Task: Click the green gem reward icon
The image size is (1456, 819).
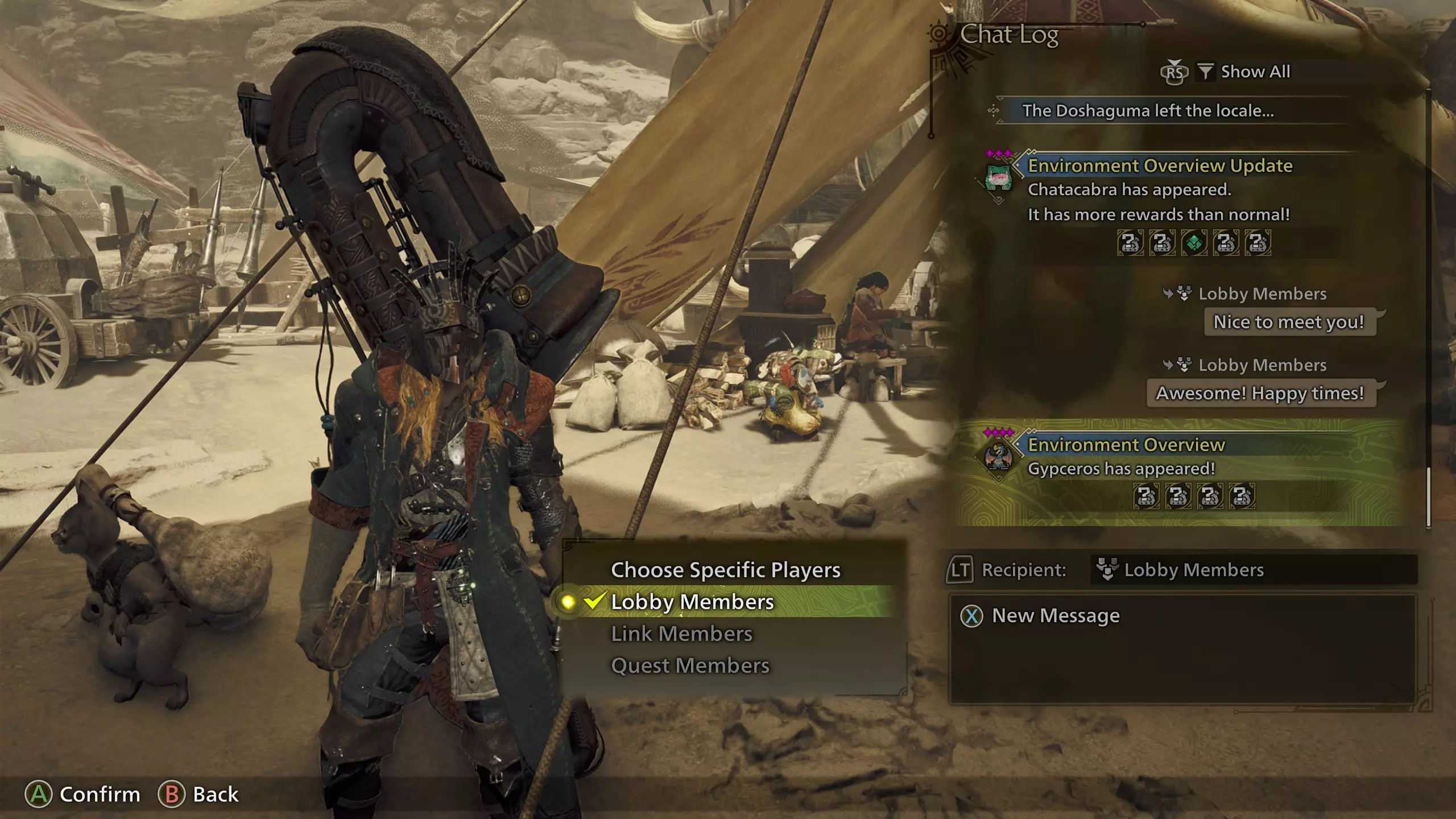Action: [x=1194, y=243]
